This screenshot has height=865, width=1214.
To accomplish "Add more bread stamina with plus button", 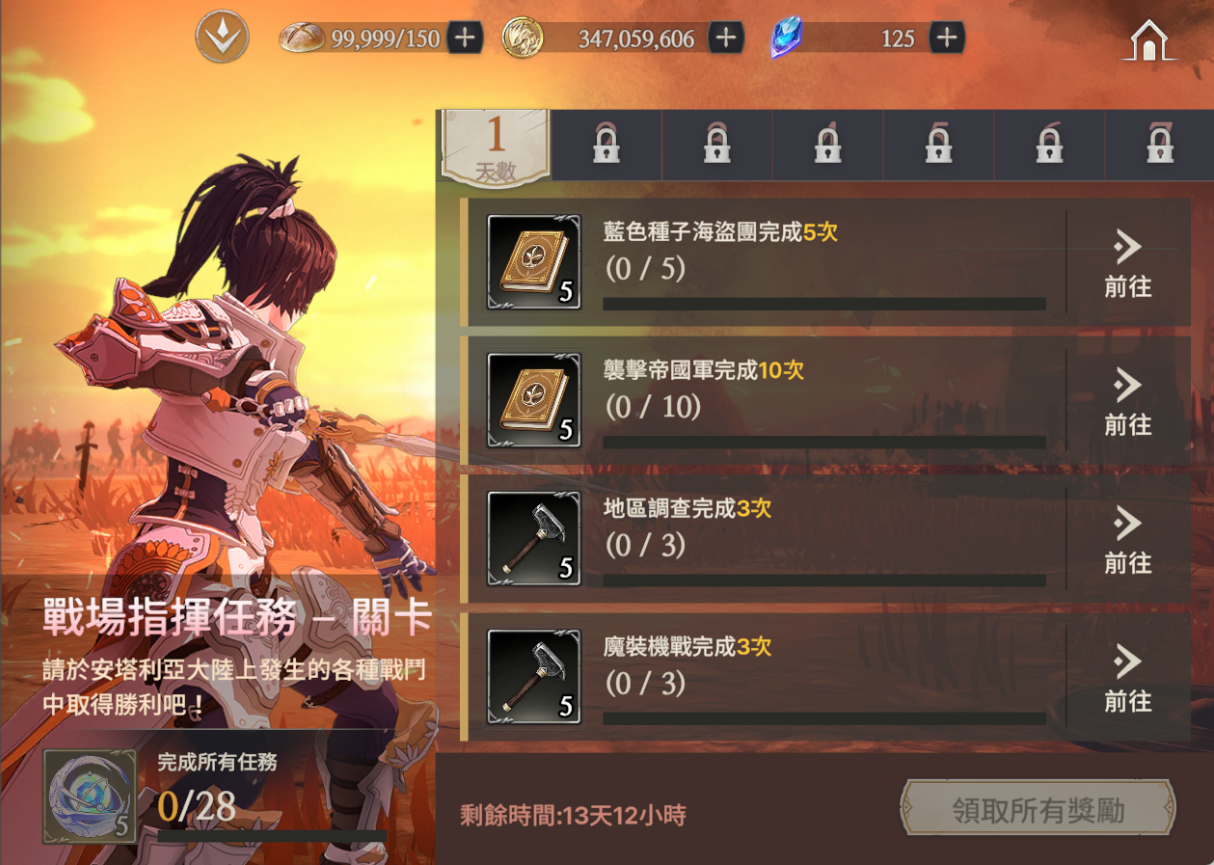I will 465,38.
